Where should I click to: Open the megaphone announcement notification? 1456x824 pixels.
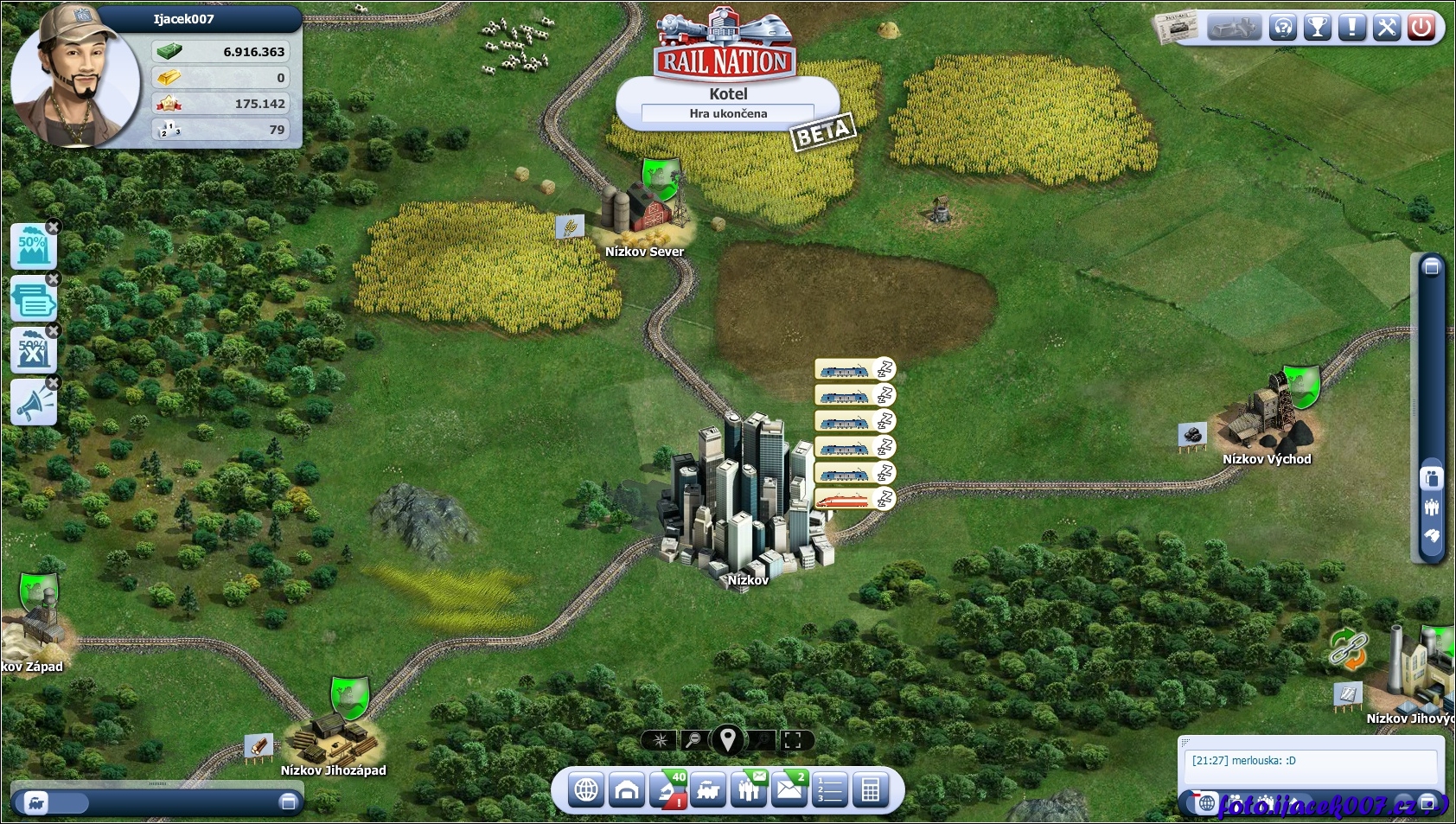tap(34, 403)
